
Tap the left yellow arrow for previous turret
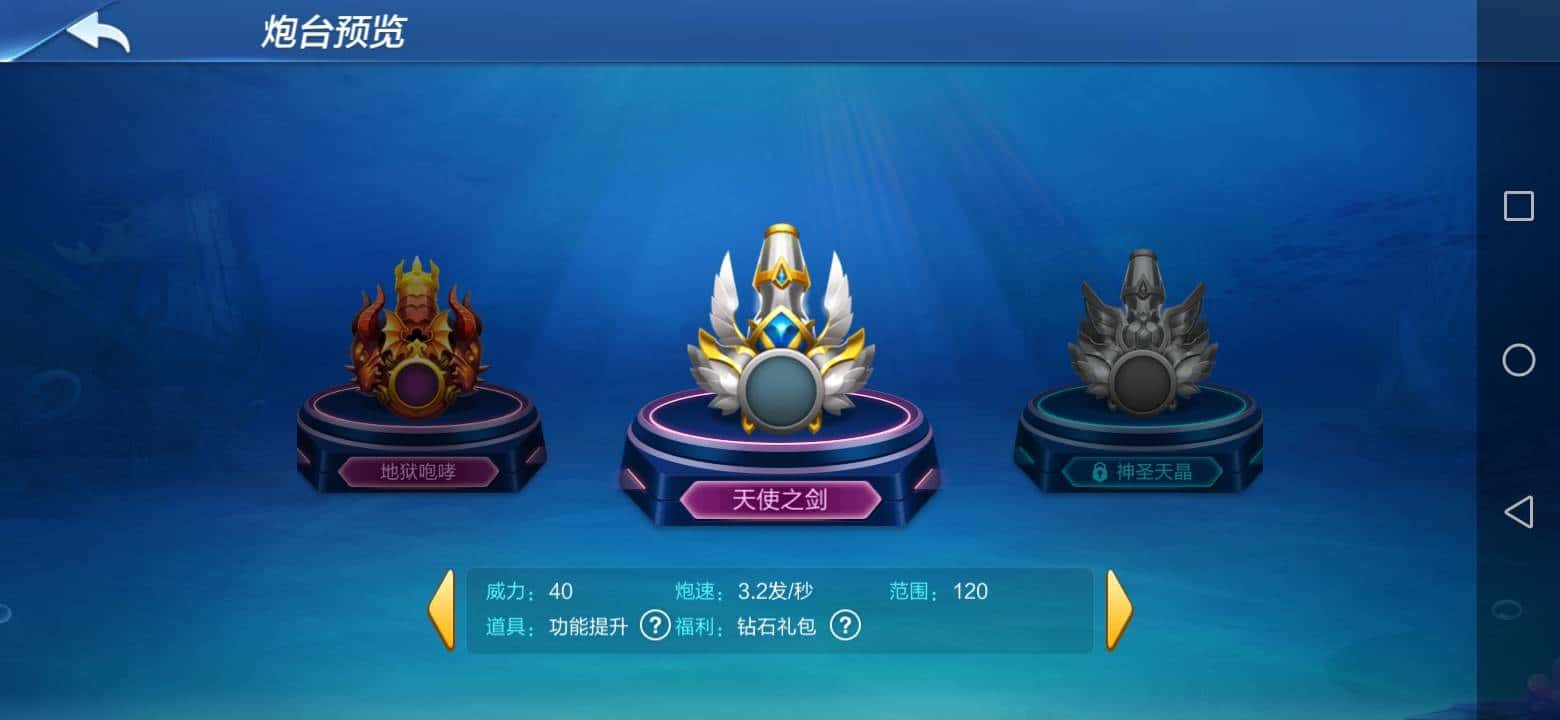coord(444,608)
